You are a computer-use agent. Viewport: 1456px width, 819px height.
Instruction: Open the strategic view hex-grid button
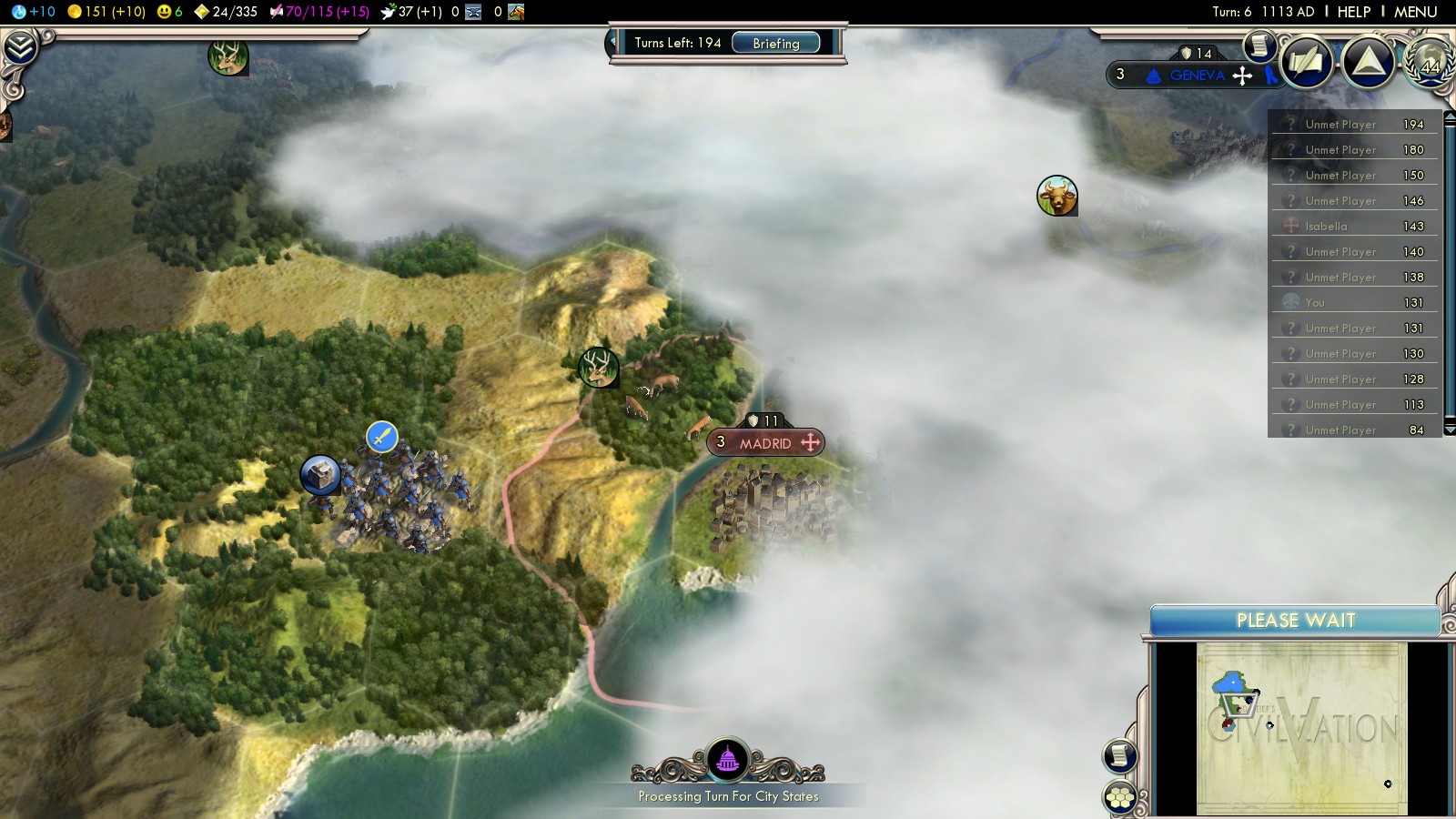tap(1120, 798)
